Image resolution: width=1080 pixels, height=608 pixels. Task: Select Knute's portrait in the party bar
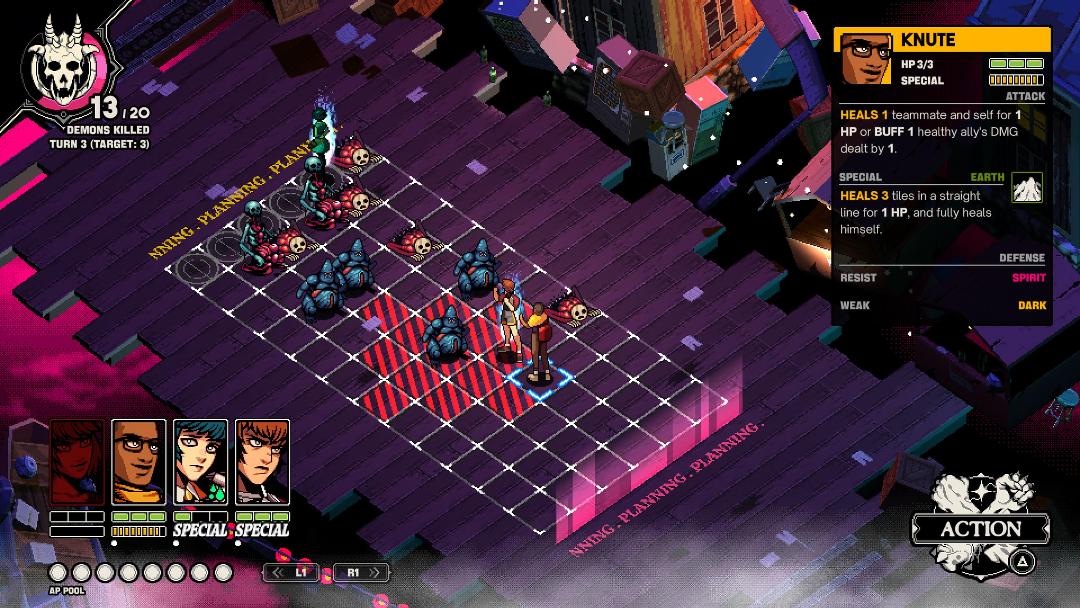(138, 461)
